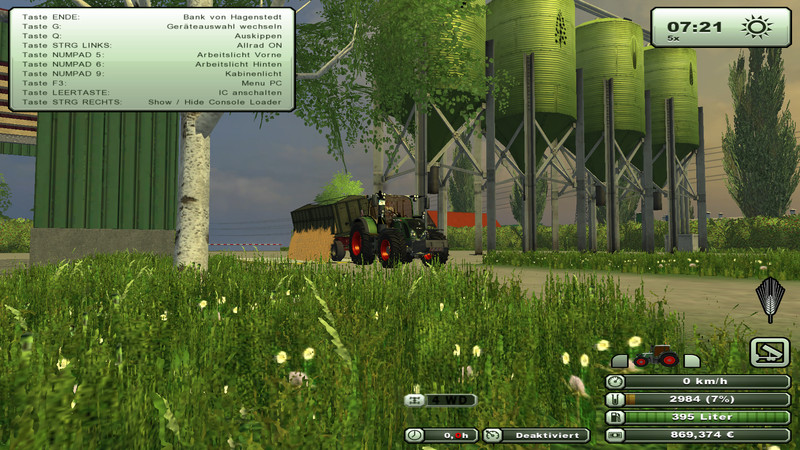Toggle the 4 WD drive indicator
Image resolution: width=800 pixels, height=450 pixels.
click(440, 400)
